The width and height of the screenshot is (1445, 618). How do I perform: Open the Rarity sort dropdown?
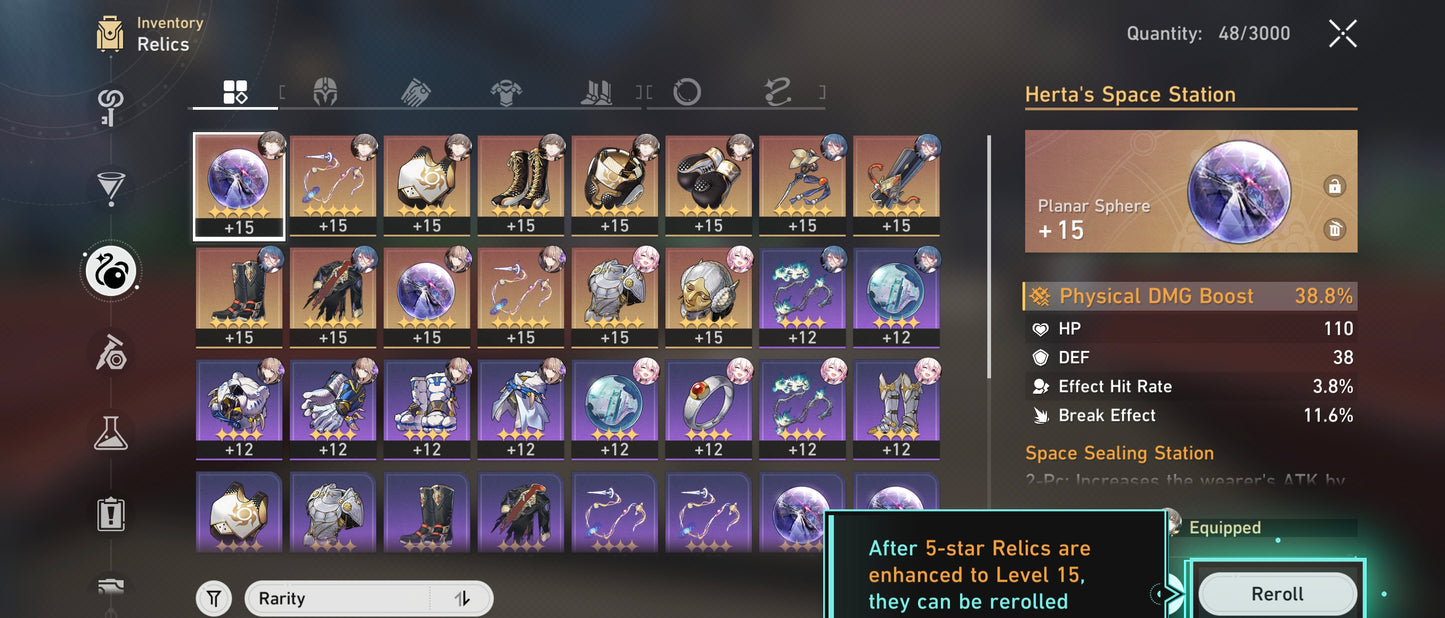coord(340,599)
